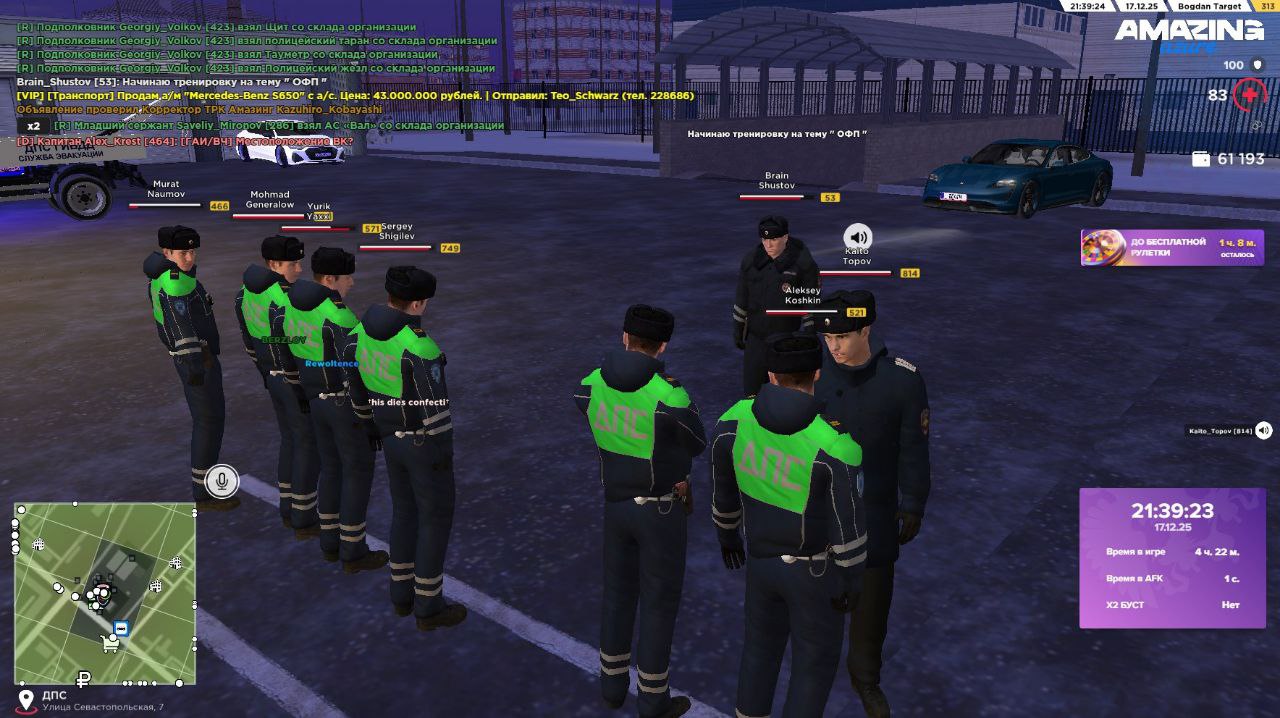The image size is (1280, 718).
Task: Click the Mercedes-Benz S650 VIP ad message
Action: pos(355,95)
